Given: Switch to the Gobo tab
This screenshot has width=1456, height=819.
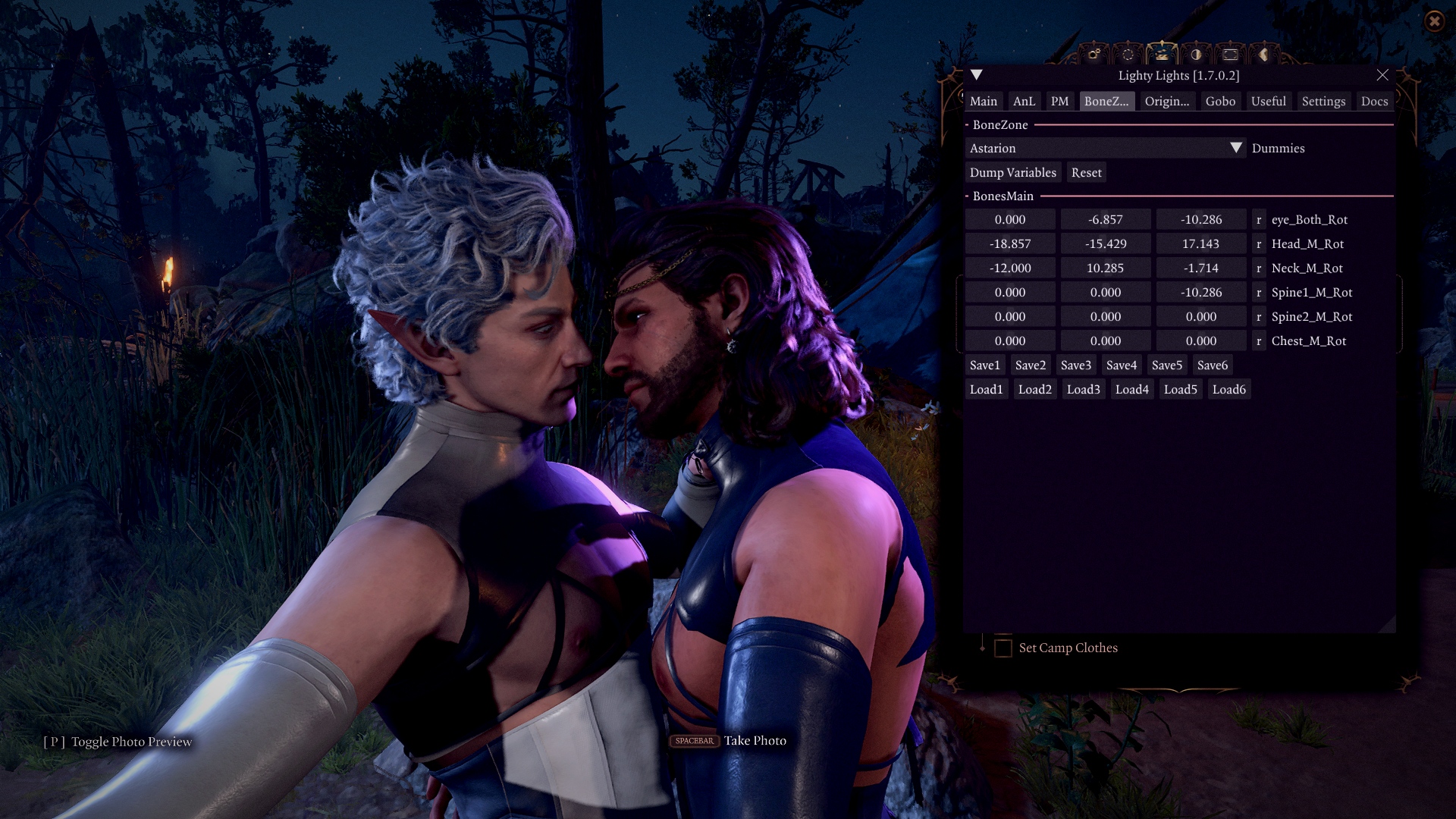Looking at the screenshot, I should (1220, 101).
